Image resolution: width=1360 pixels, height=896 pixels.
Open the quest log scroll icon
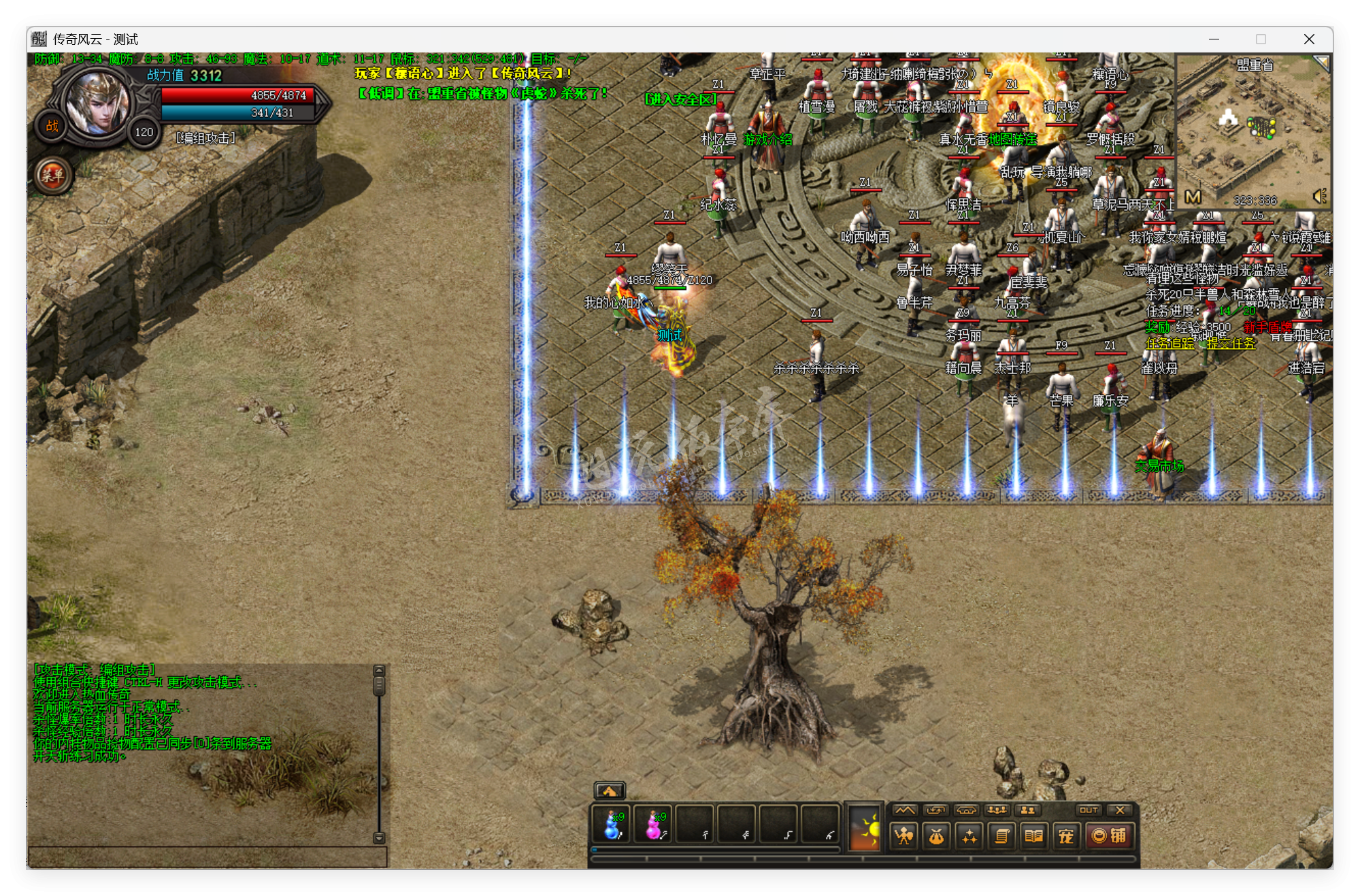coord(1002,835)
